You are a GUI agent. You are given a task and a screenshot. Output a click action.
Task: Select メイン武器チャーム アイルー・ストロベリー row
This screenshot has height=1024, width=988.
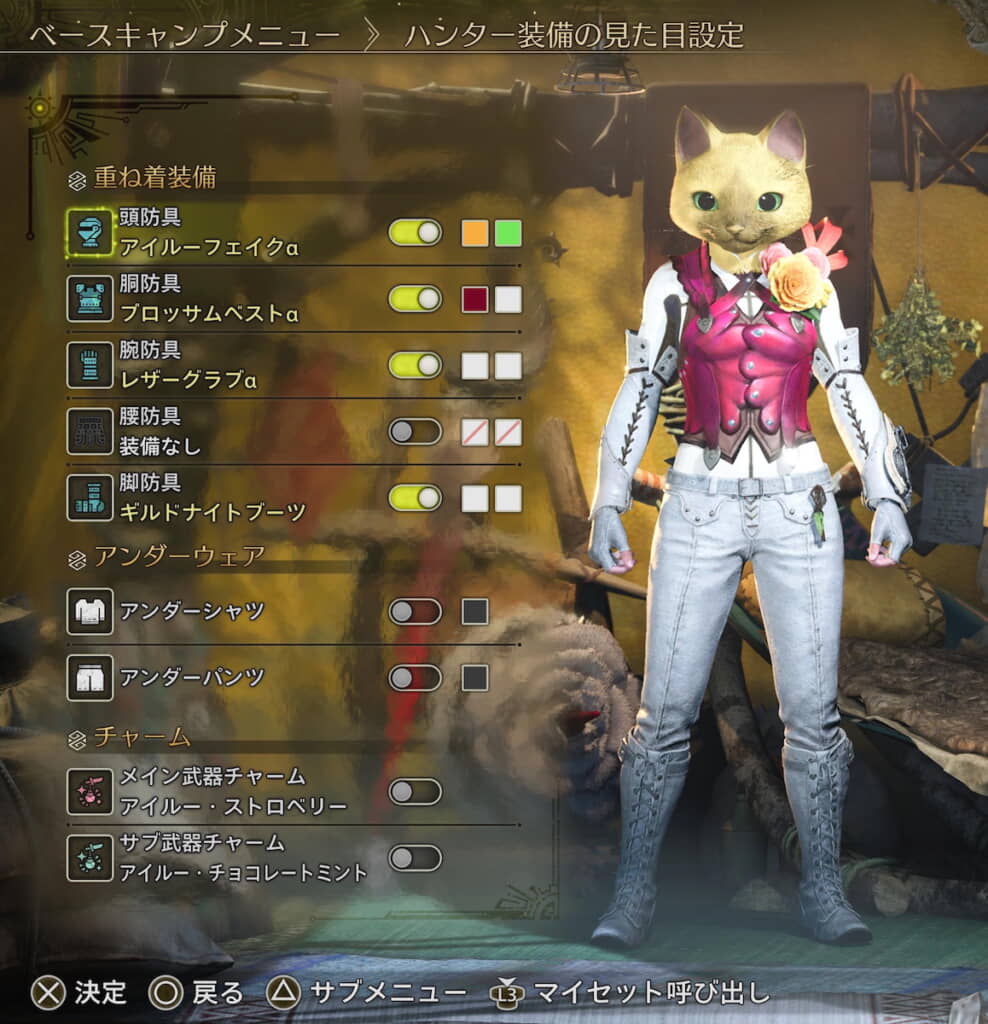pyautogui.click(x=232, y=792)
